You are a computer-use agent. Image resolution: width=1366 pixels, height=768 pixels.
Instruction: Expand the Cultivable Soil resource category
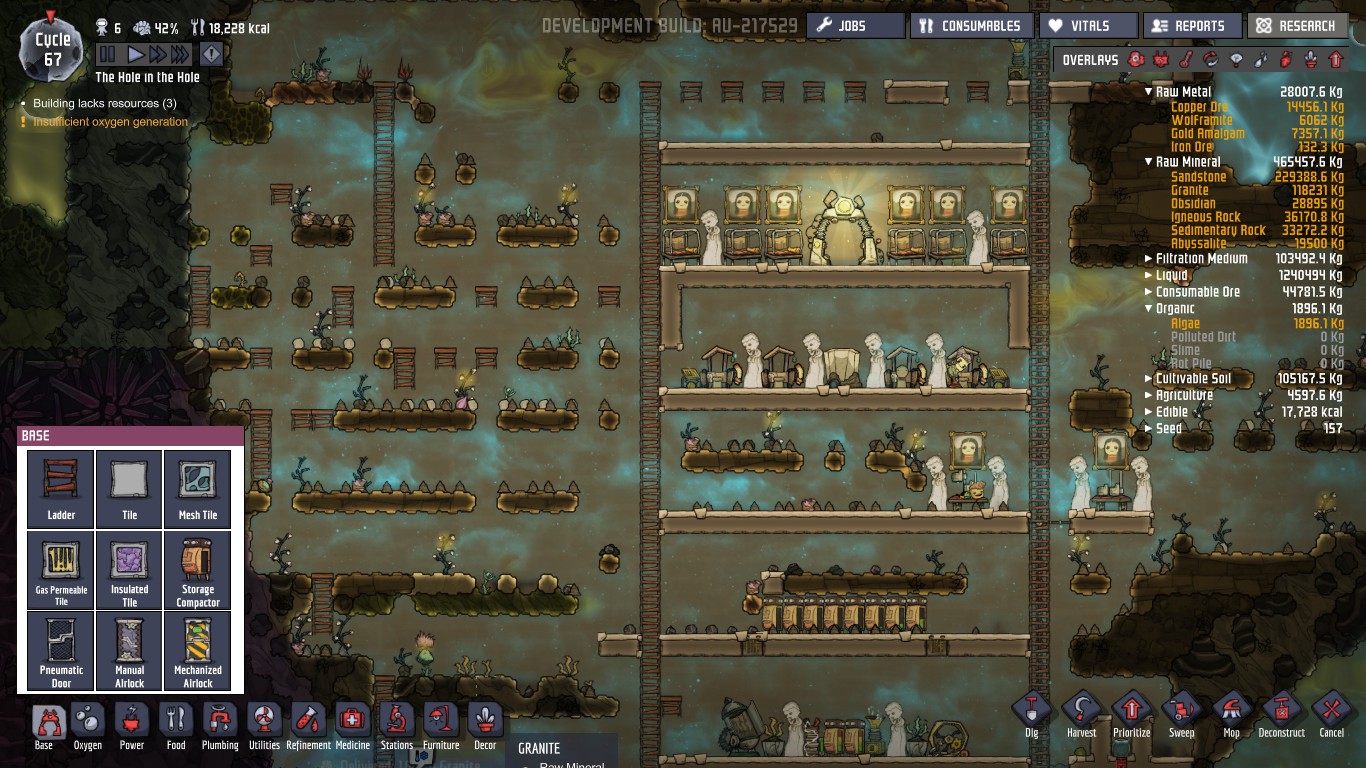point(1148,379)
